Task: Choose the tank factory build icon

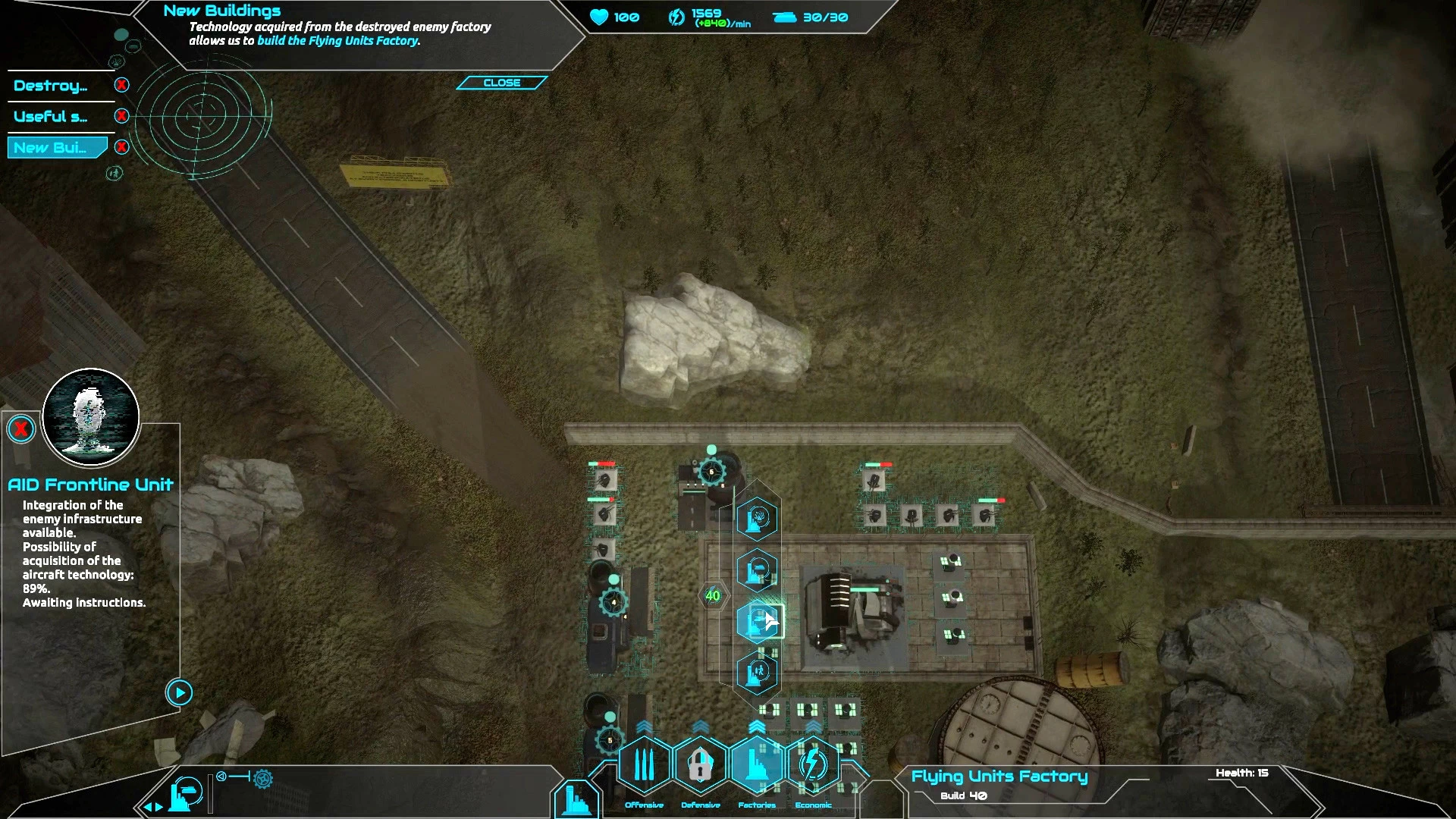Action: click(758, 570)
